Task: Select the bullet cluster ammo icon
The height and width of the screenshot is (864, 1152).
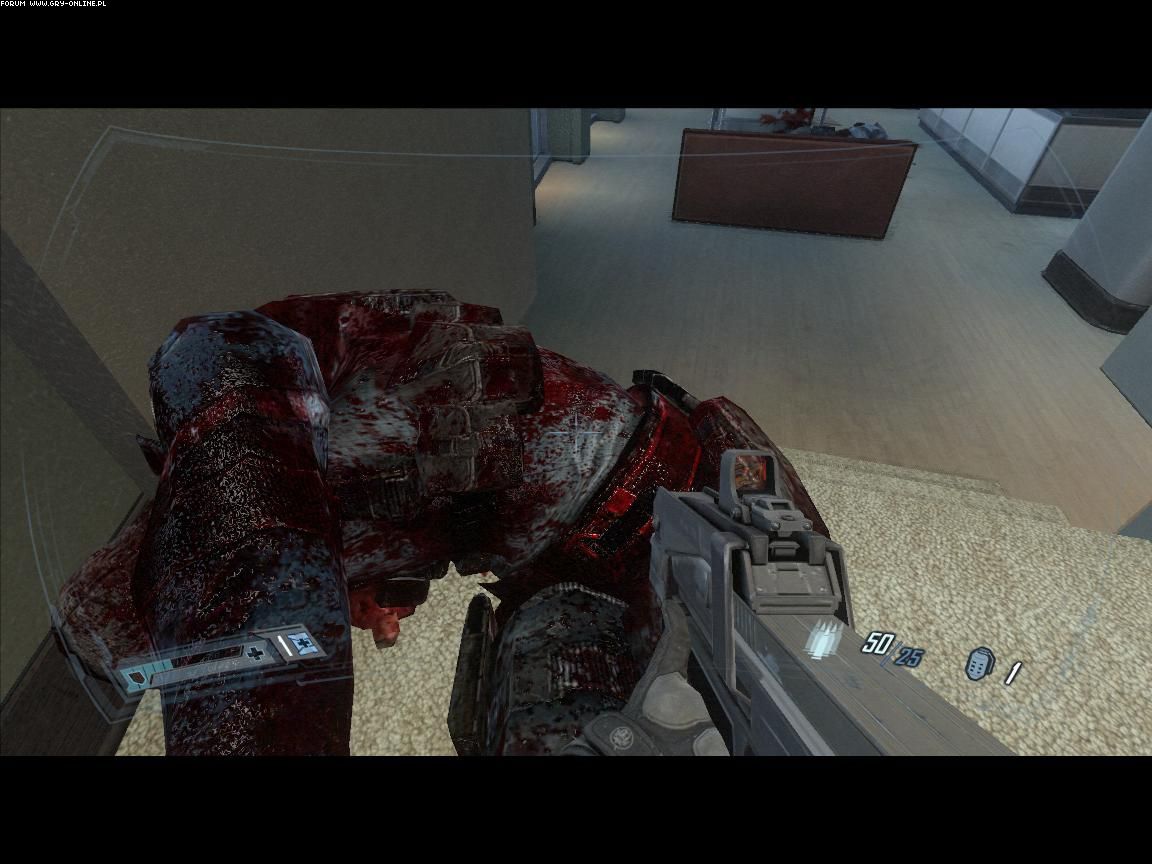Action: (x=827, y=638)
